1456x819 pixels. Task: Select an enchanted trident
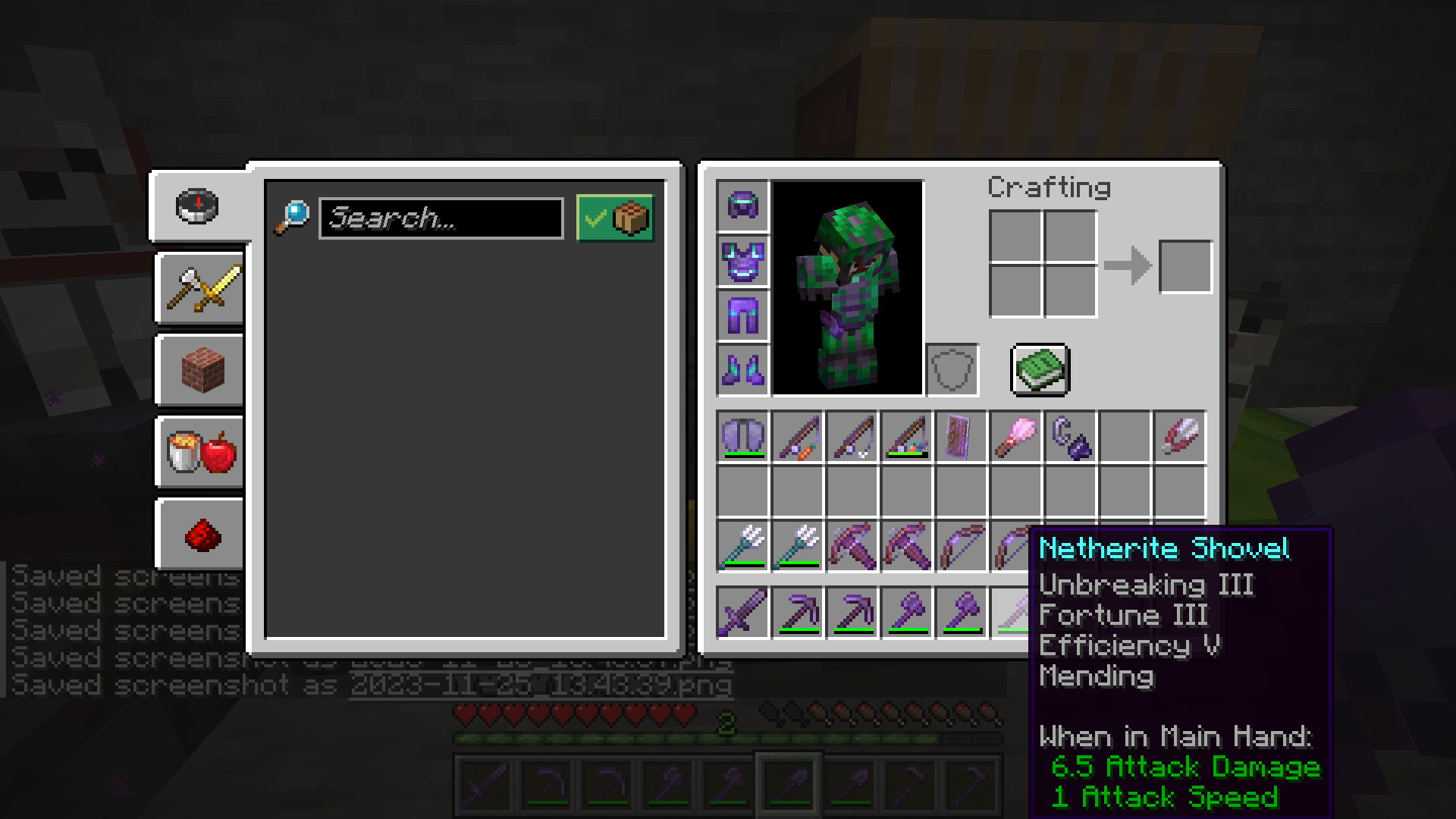[x=743, y=546]
